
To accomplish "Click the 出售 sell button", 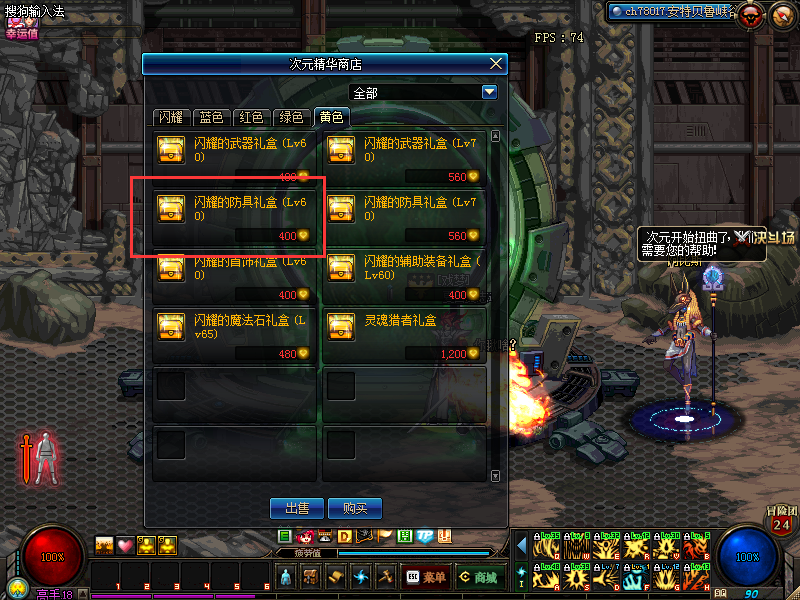I will tap(297, 508).
